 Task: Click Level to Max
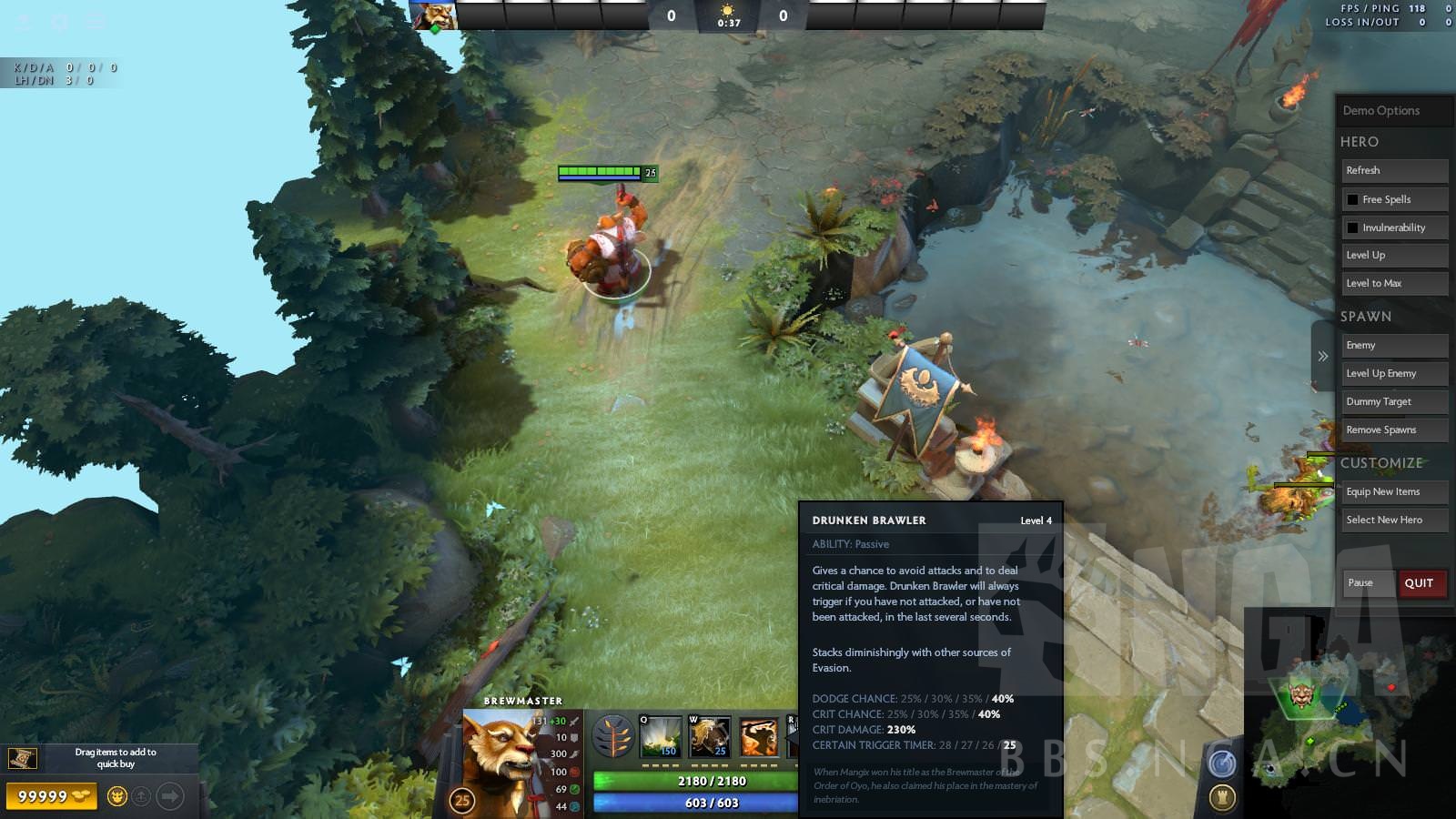1393,283
